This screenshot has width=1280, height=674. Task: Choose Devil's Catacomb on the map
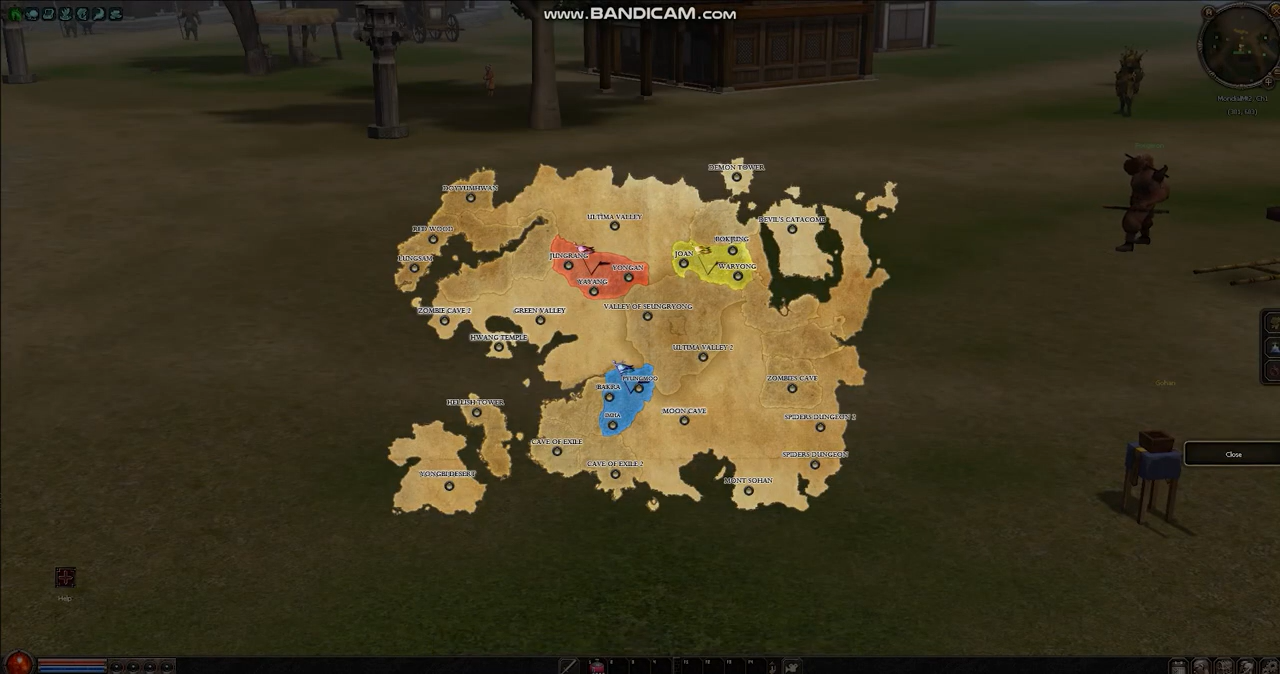[792, 229]
